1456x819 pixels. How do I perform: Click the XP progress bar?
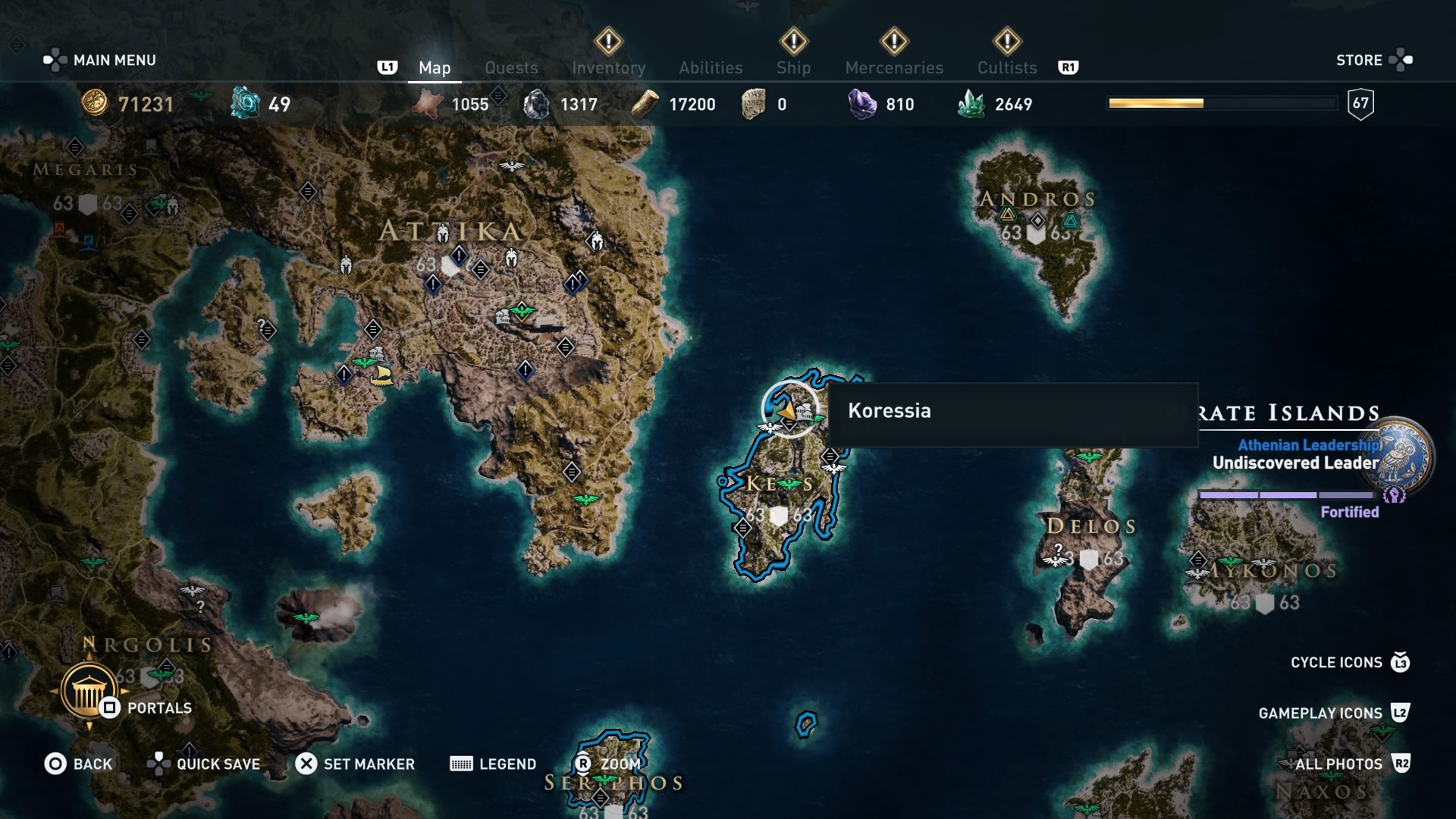1221,102
